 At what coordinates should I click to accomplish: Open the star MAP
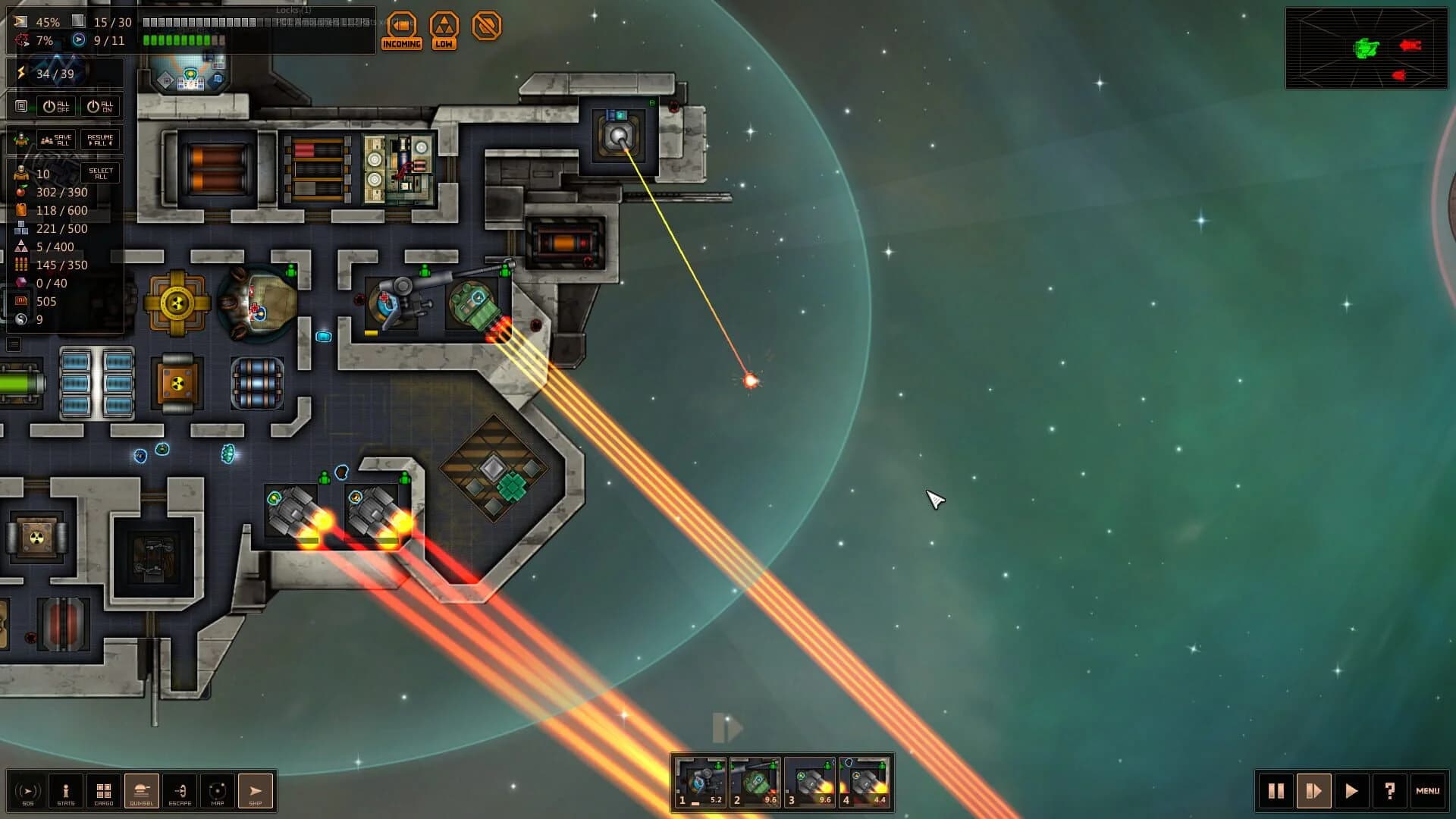(218, 791)
